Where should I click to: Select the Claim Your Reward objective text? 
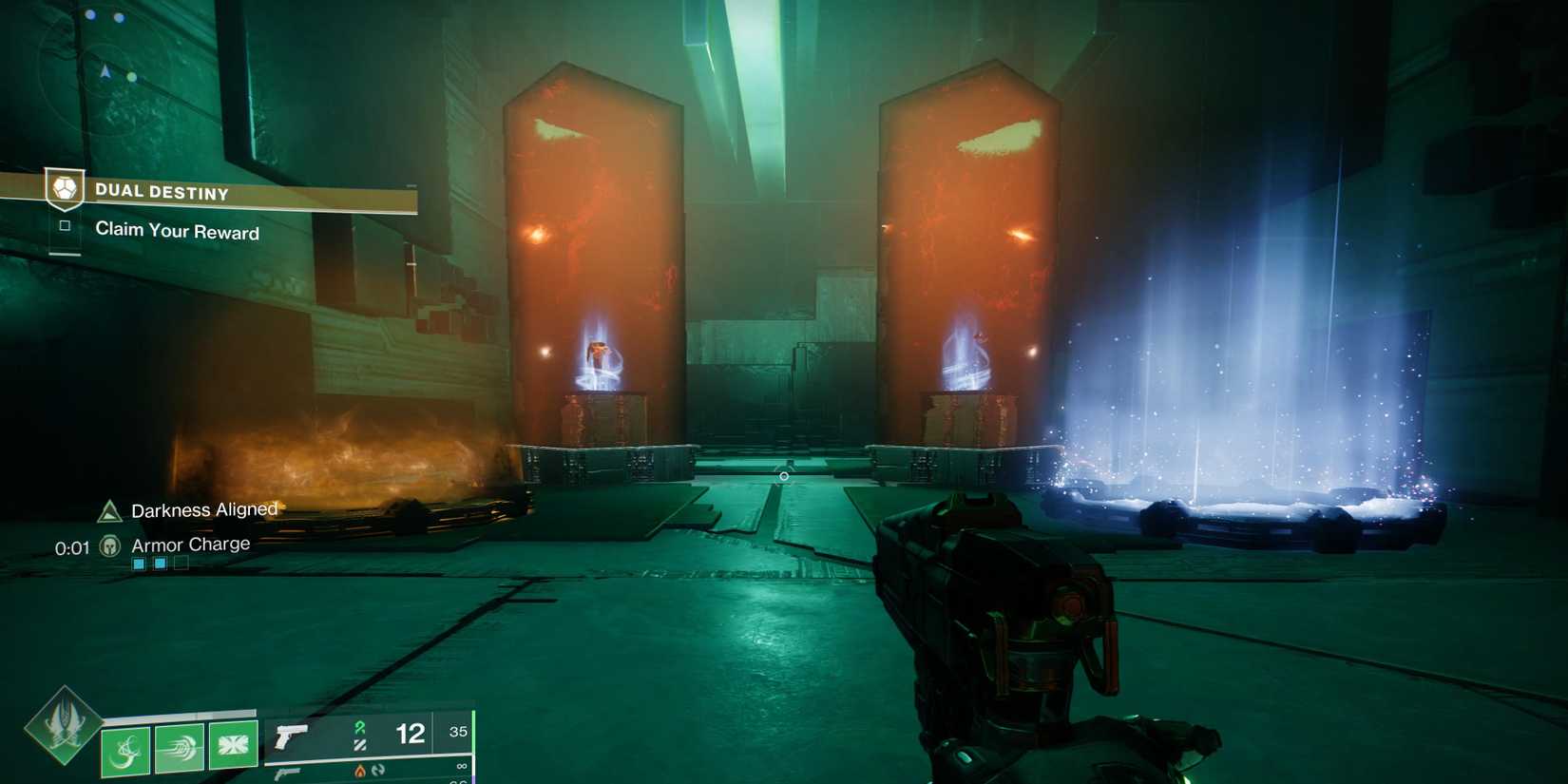pyautogui.click(x=178, y=231)
